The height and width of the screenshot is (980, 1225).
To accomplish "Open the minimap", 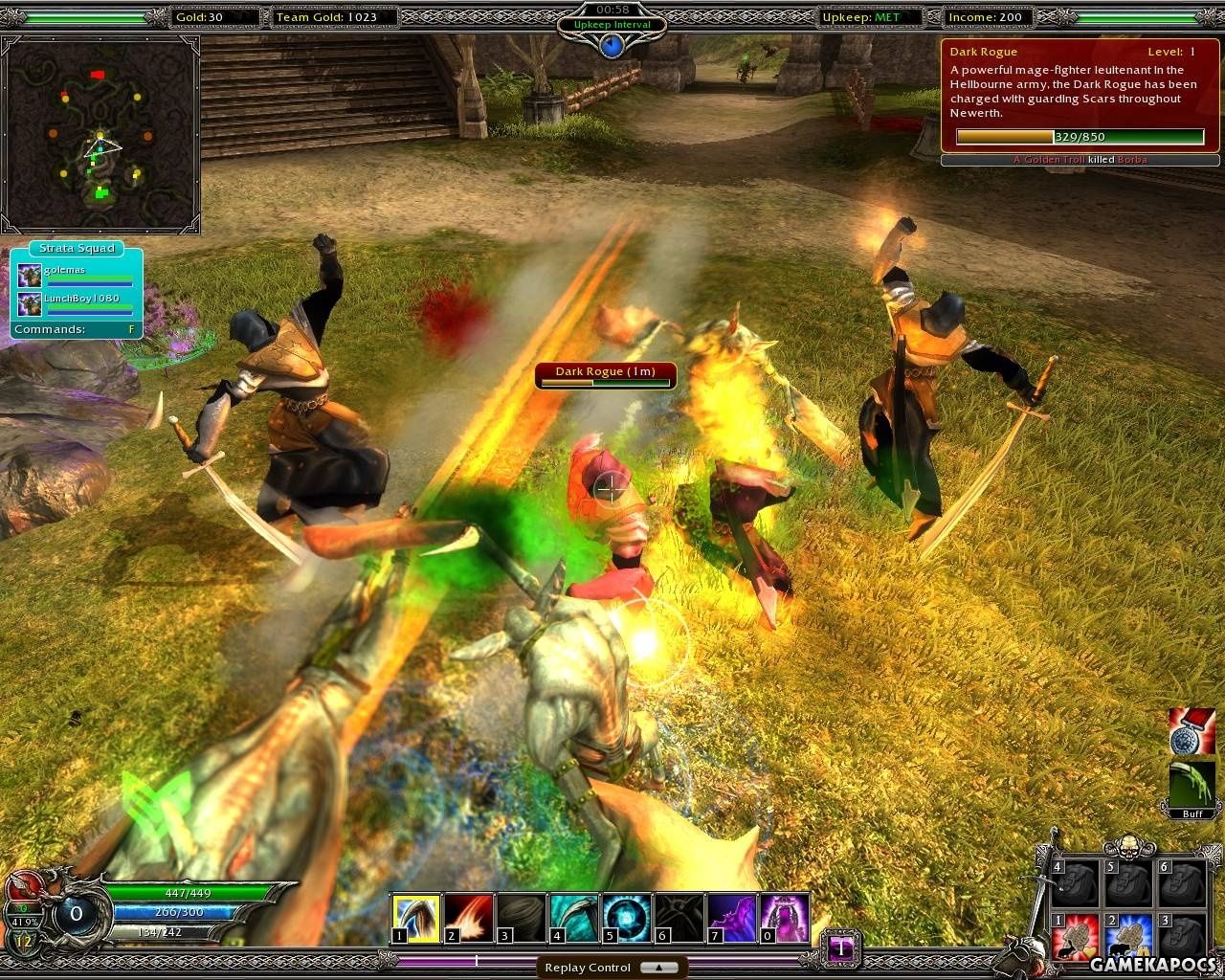I will coord(100,134).
